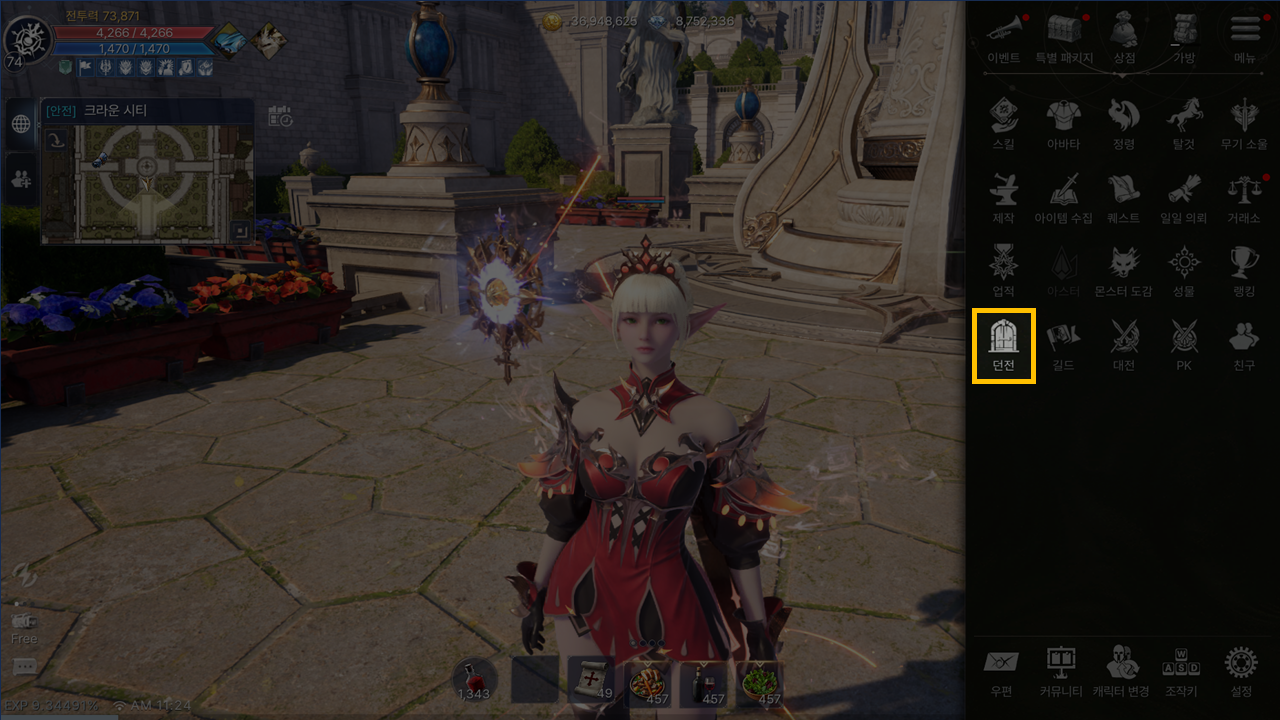1280x720 pixels.
Task: Open the 제작 (Crafting) anvil menu
Action: (1003, 196)
